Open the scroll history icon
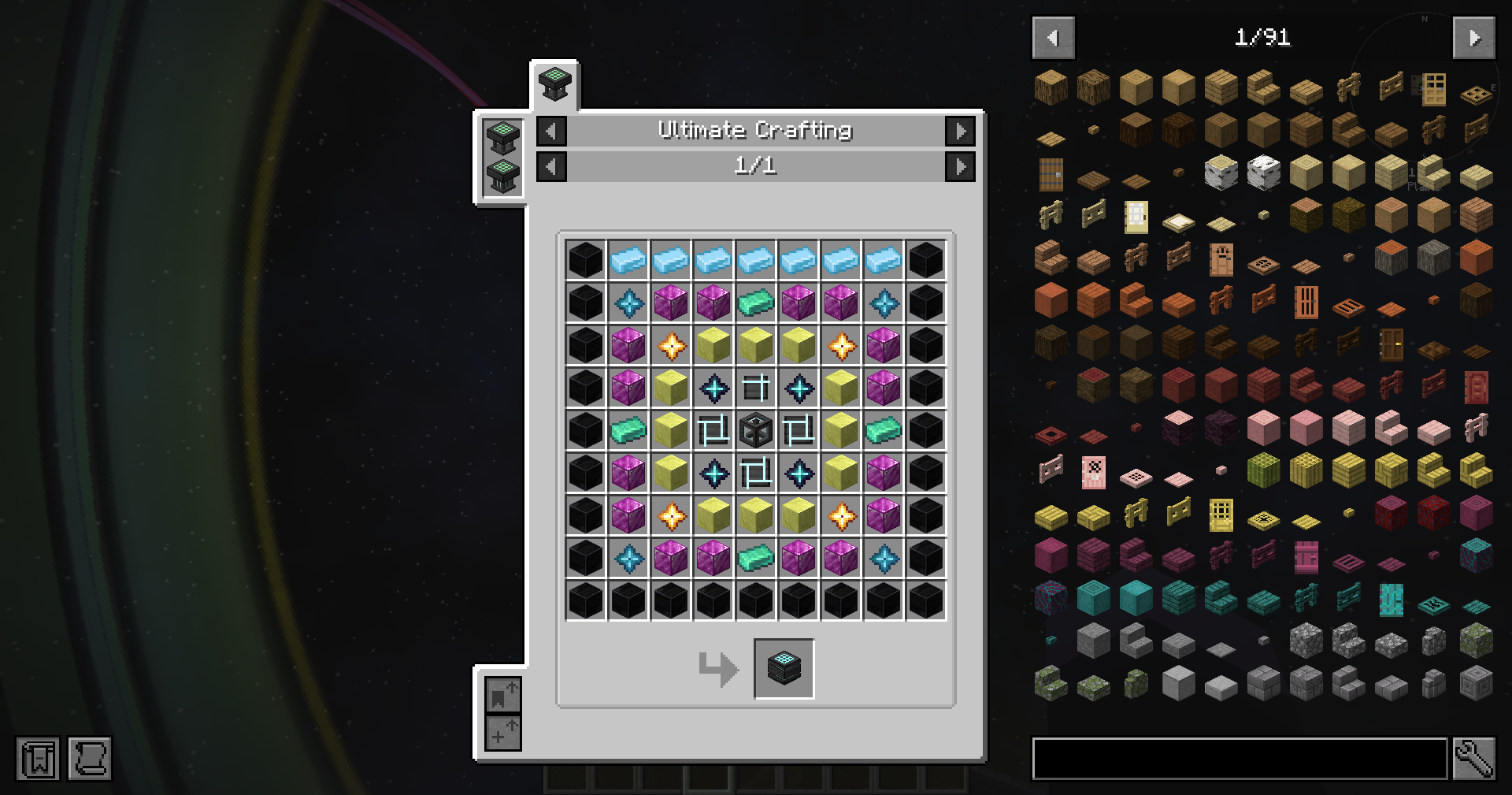 pos(90,759)
